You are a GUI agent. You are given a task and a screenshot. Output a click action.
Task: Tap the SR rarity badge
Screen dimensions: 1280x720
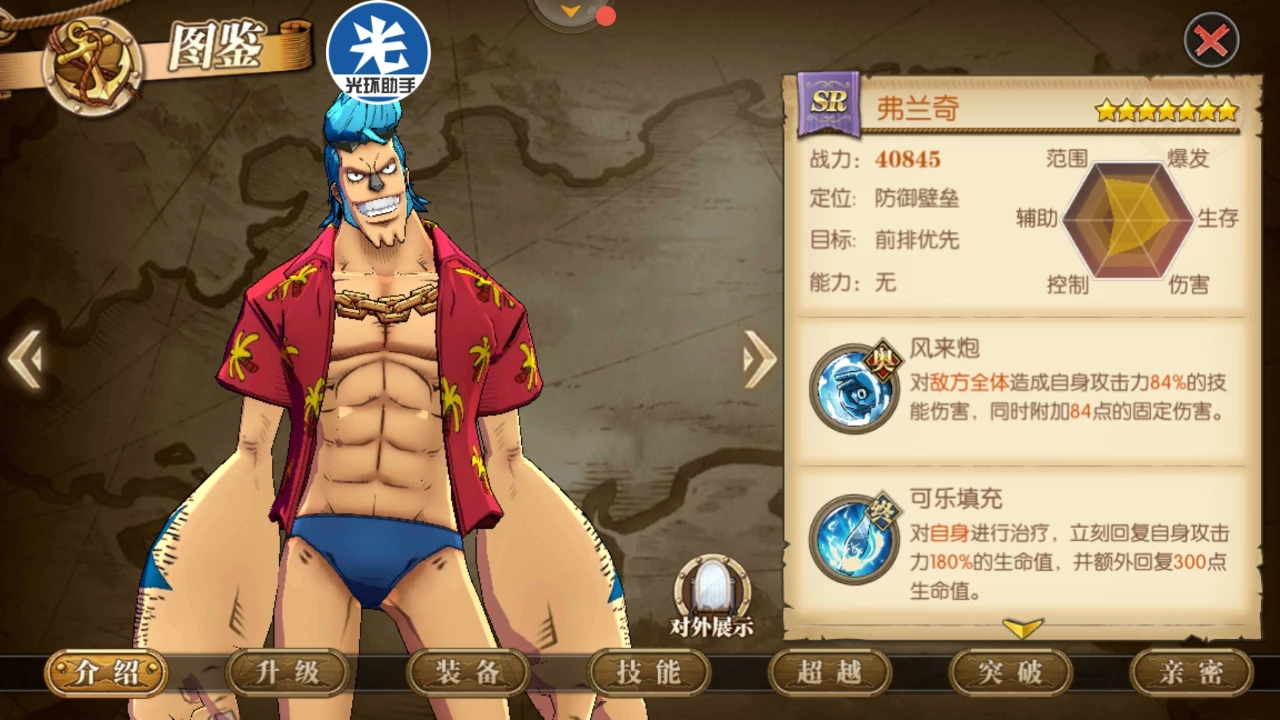coord(828,104)
